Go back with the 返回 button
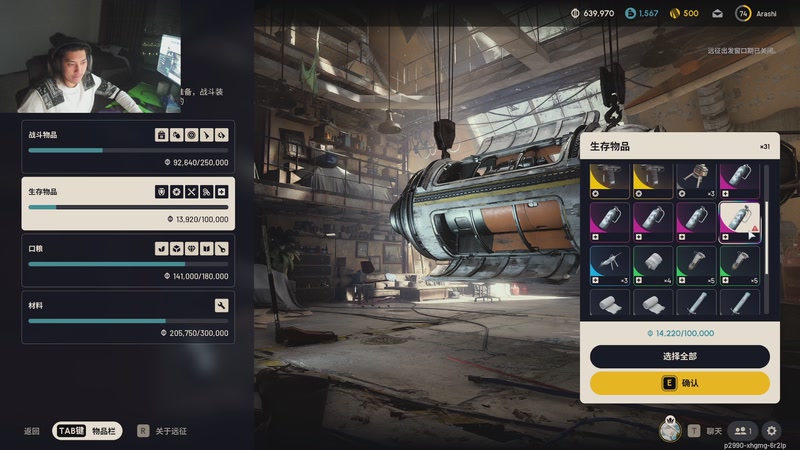This screenshot has width=800, height=450. click(32, 431)
